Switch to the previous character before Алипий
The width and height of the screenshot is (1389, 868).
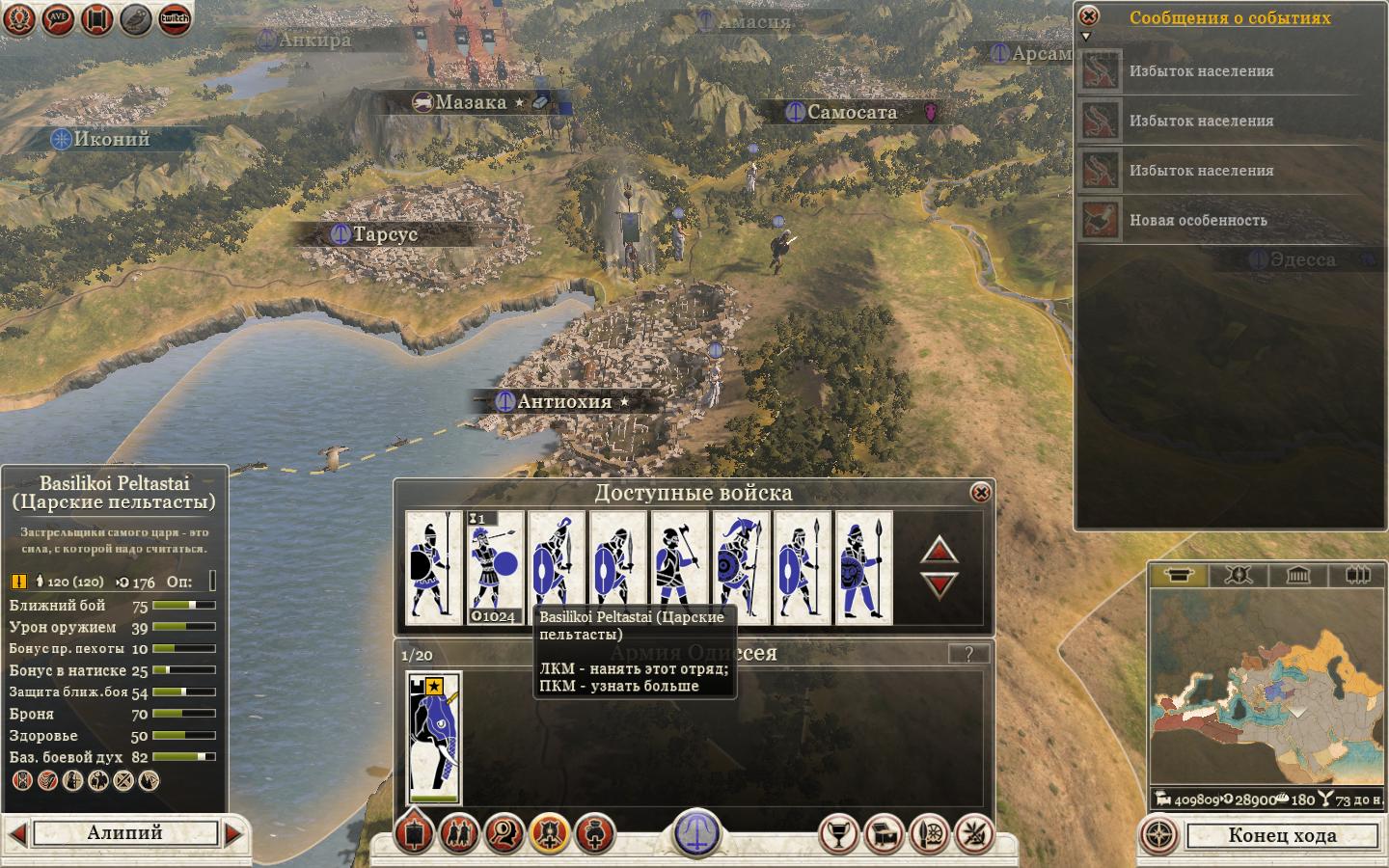click(x=17, y=833)
